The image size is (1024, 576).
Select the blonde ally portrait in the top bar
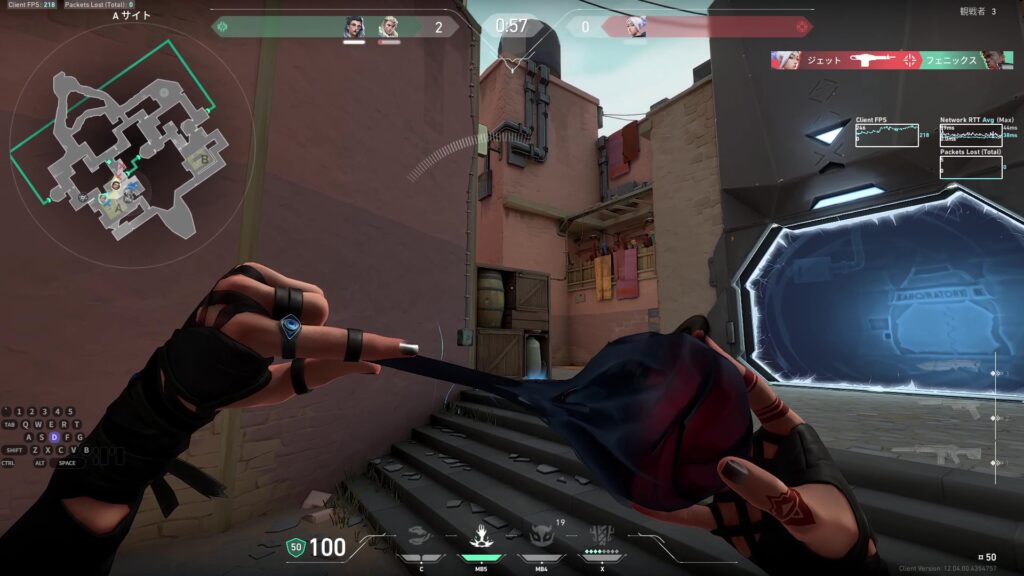click(389, 27)
